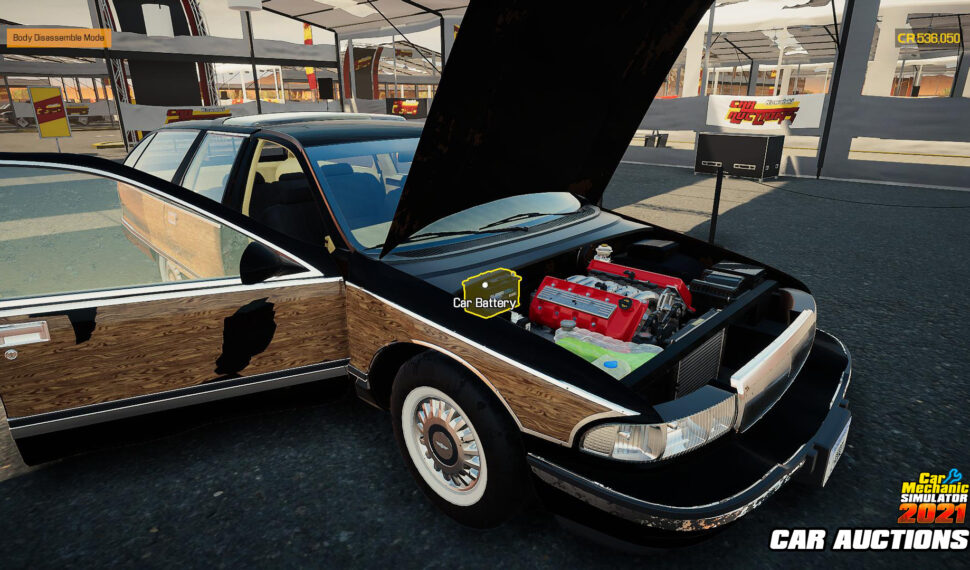
Task: Click the Body Disassemble Mode label
Action: 59,38
